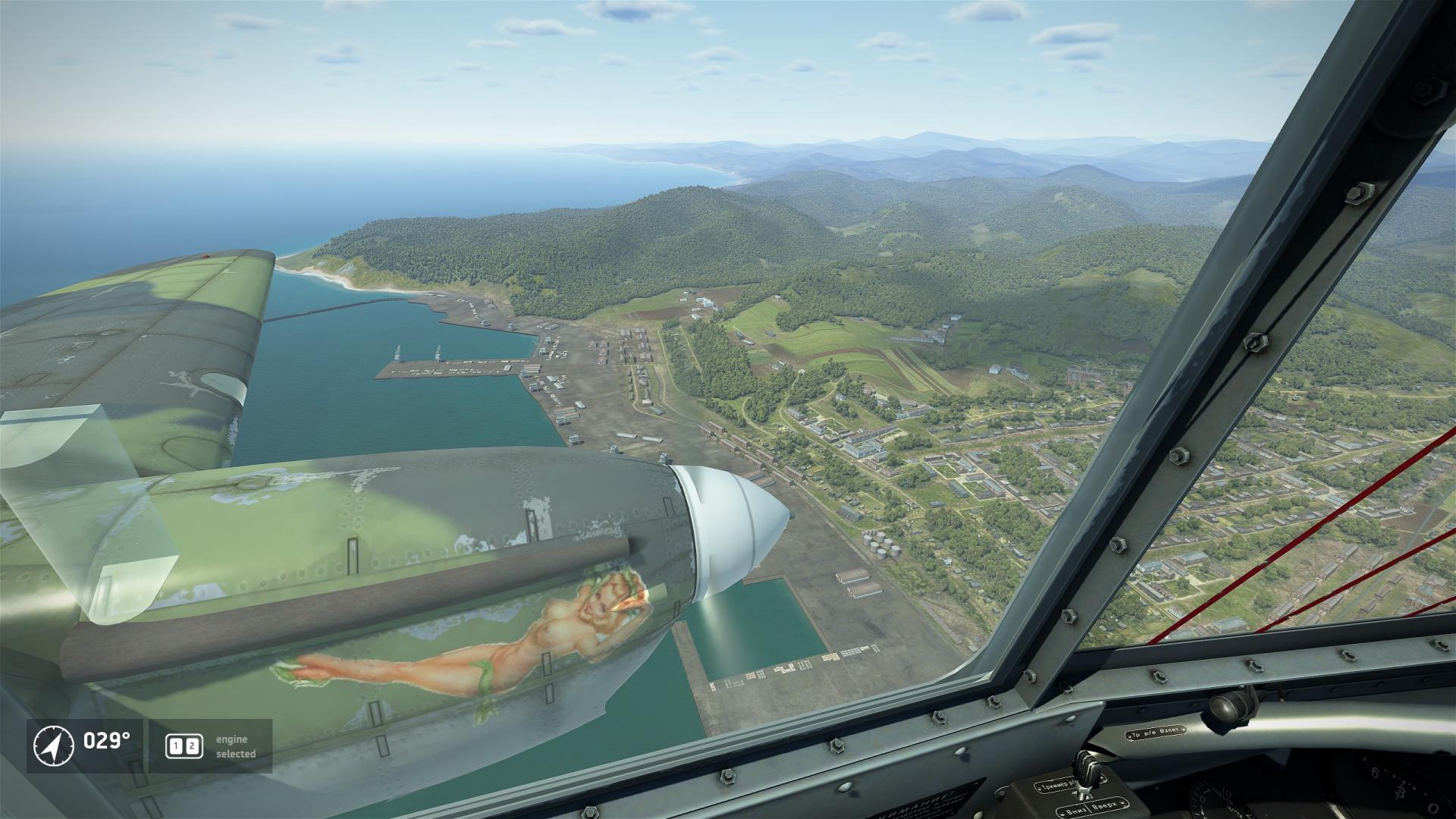Click the compass heading icon

(x=54, y=745)
